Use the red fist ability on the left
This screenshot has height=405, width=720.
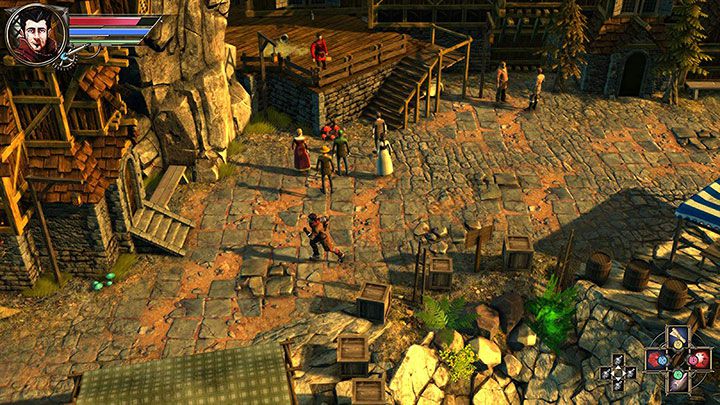(659, 357)
